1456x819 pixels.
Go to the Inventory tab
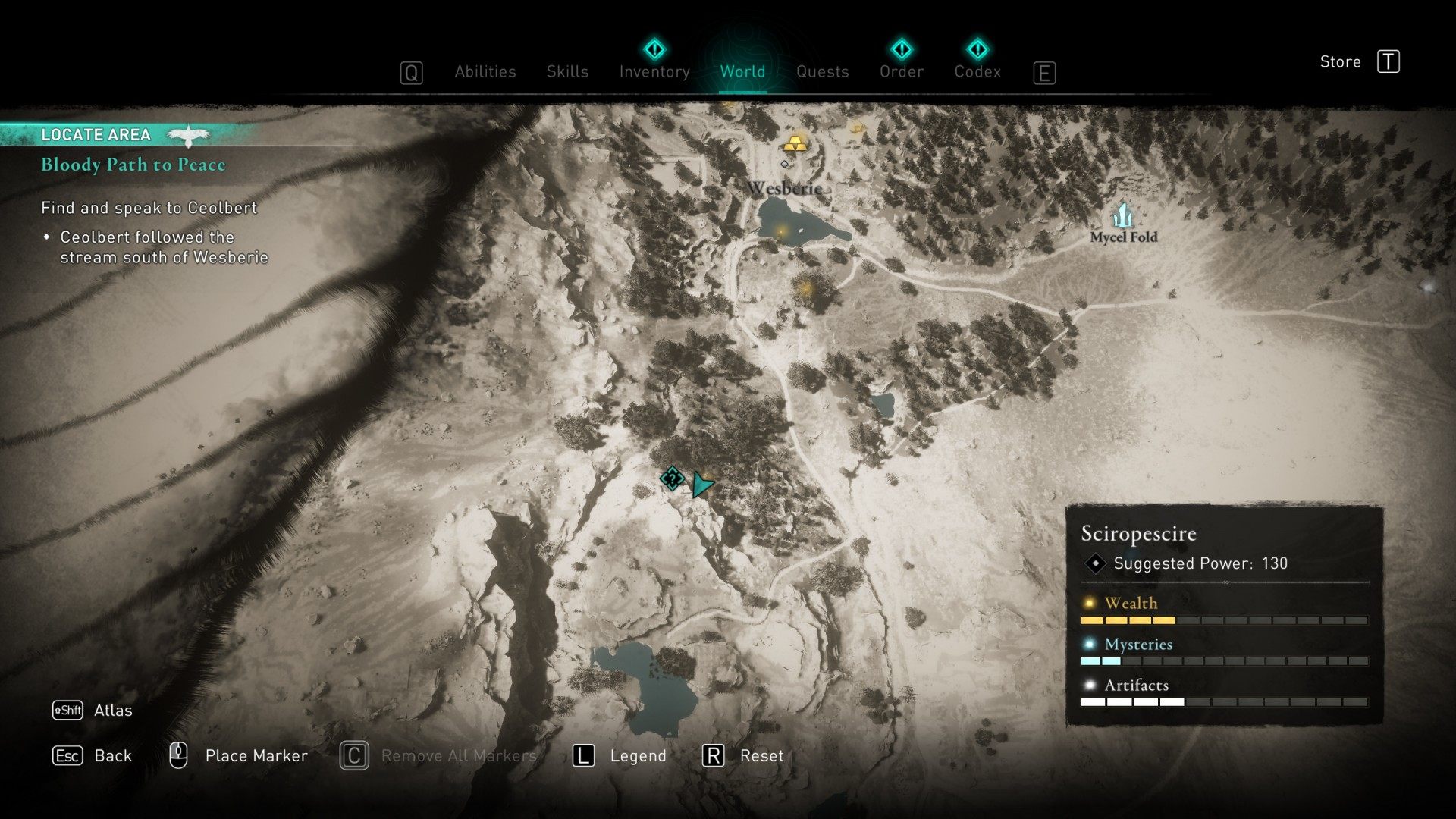[654, 71]
